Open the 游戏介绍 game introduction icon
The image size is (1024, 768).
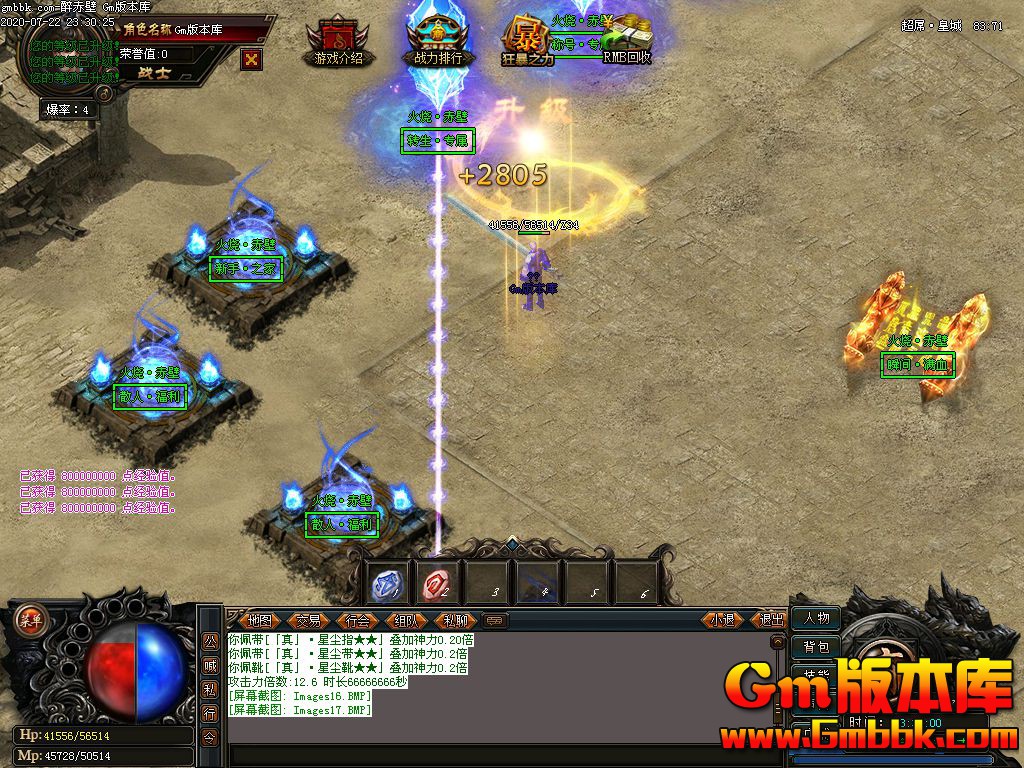[338, 42]
